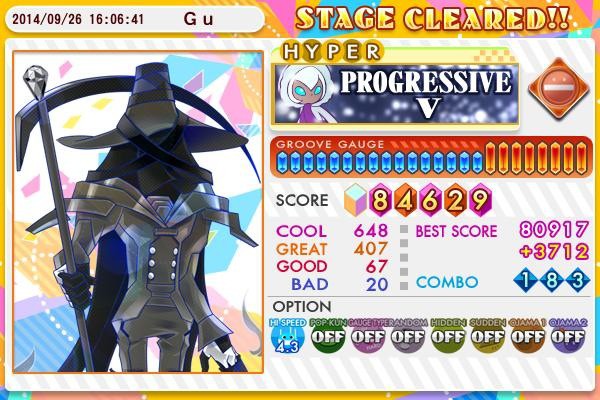Toggle the Sudden option
The image size is (600, 400).
click(x=488, y=338)
